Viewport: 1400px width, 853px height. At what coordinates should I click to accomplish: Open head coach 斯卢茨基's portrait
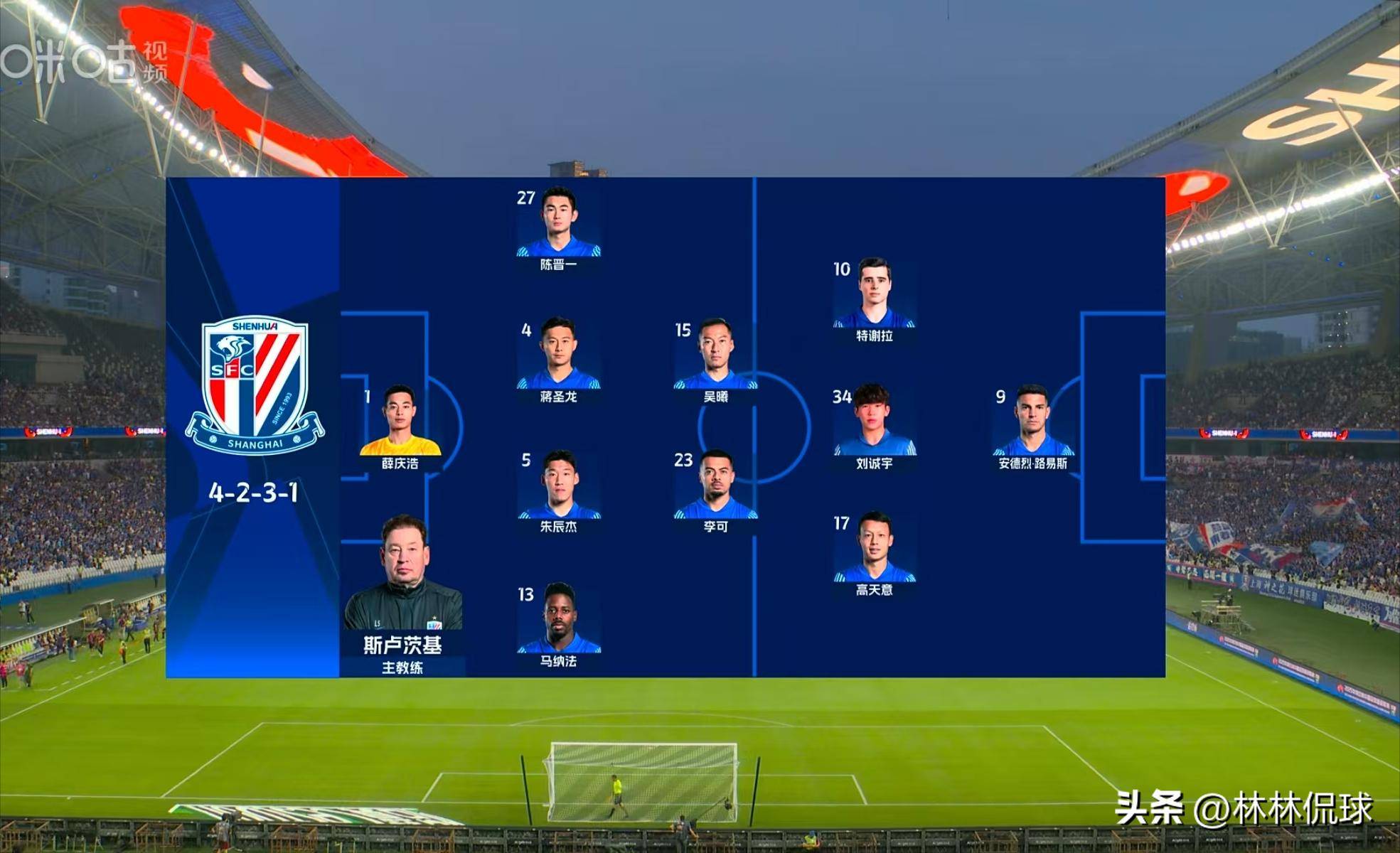tap(404, 574)
